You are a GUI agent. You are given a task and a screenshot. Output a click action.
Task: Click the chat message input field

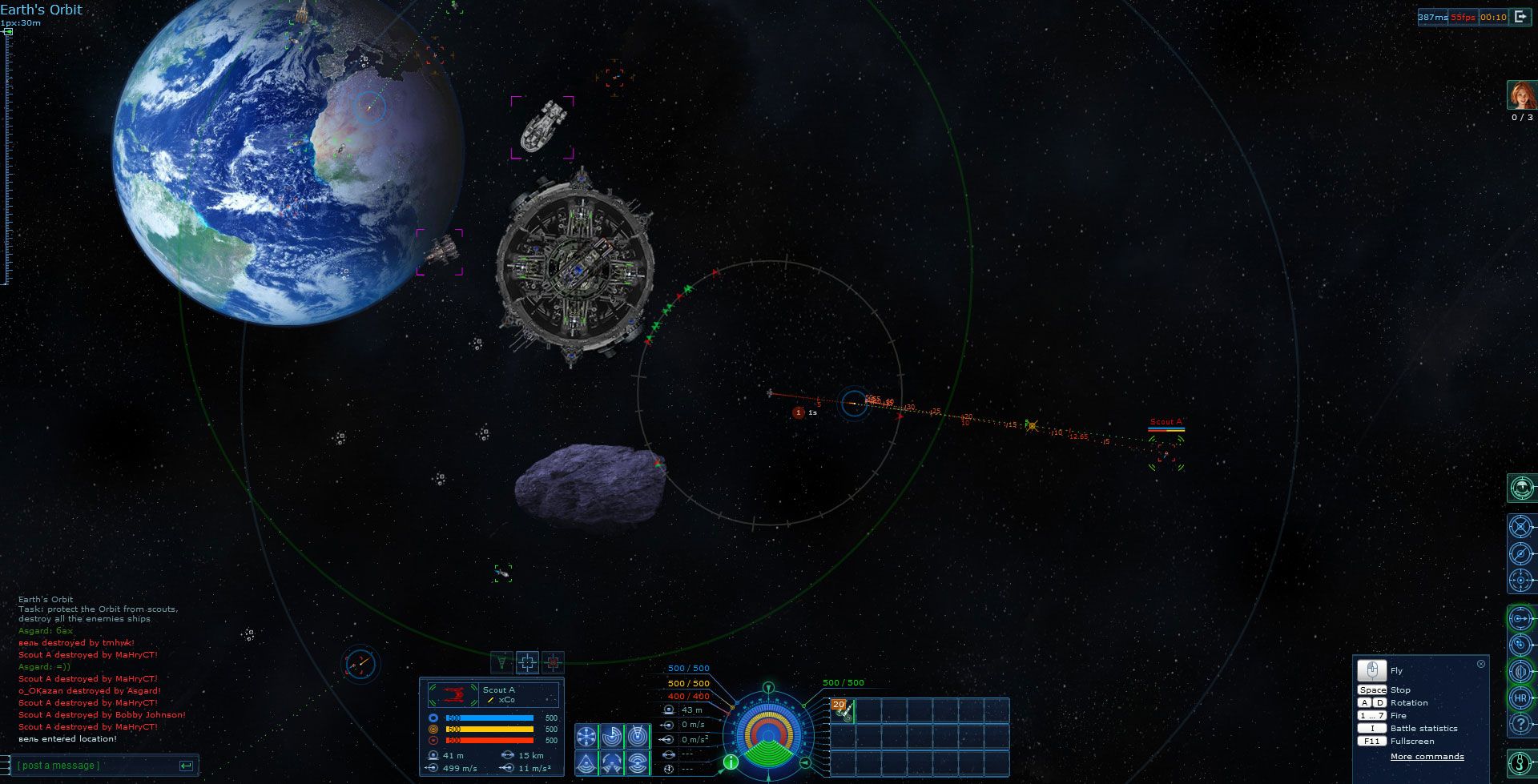coord(96,766)
